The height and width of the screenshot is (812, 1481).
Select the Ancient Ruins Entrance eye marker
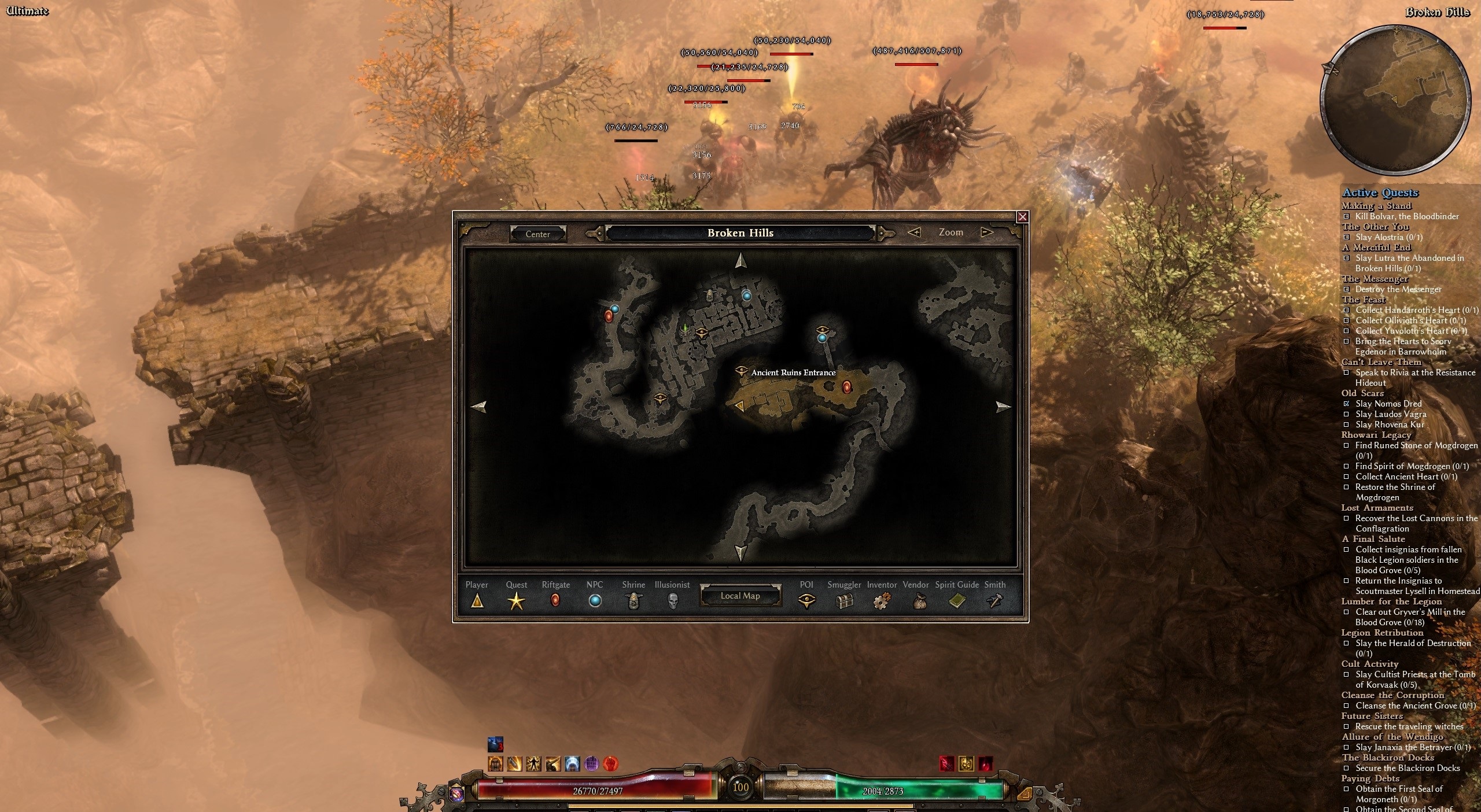pos(741,371)
